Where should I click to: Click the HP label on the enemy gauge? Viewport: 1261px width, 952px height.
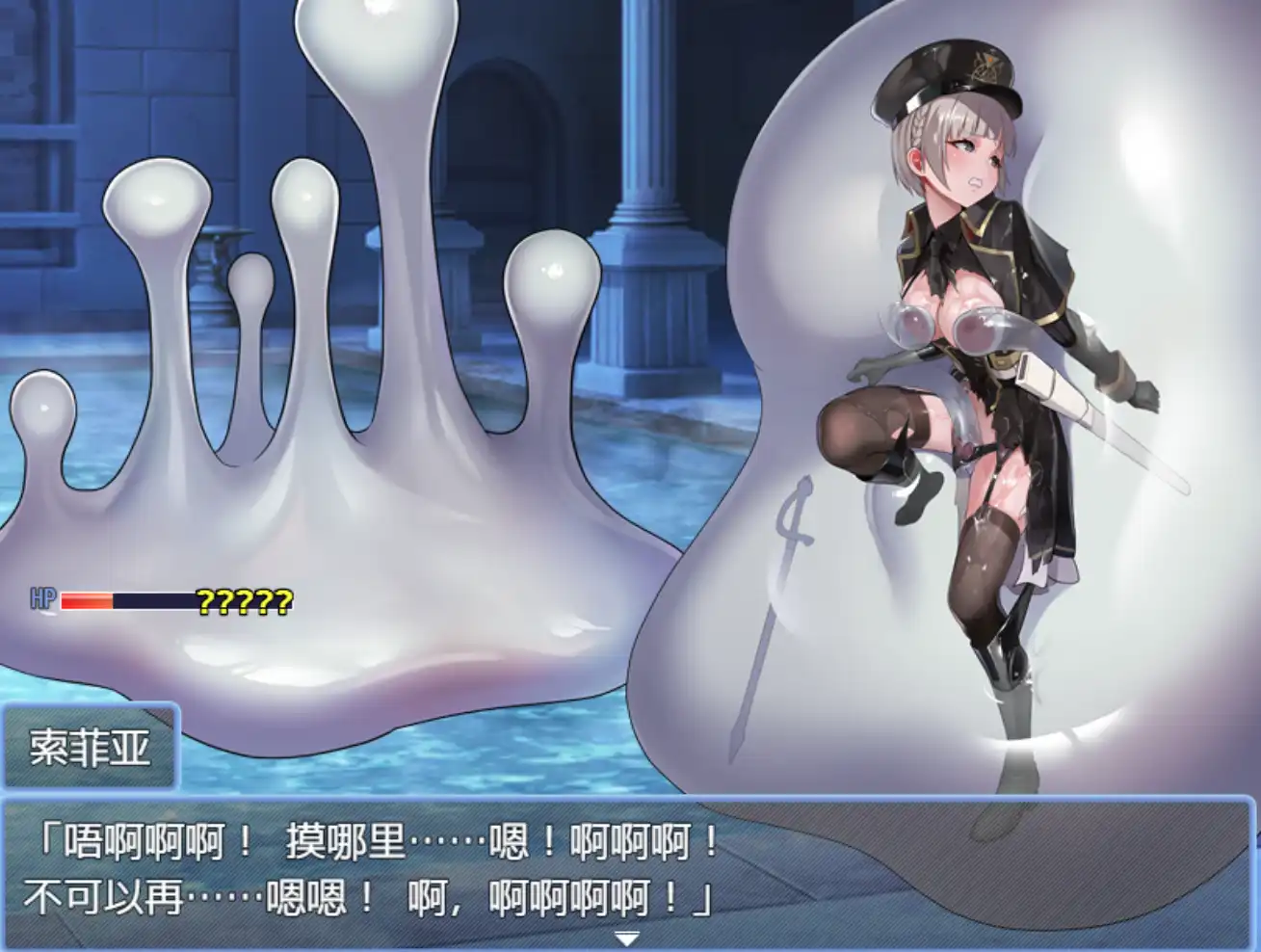click(x=41, y=598)
